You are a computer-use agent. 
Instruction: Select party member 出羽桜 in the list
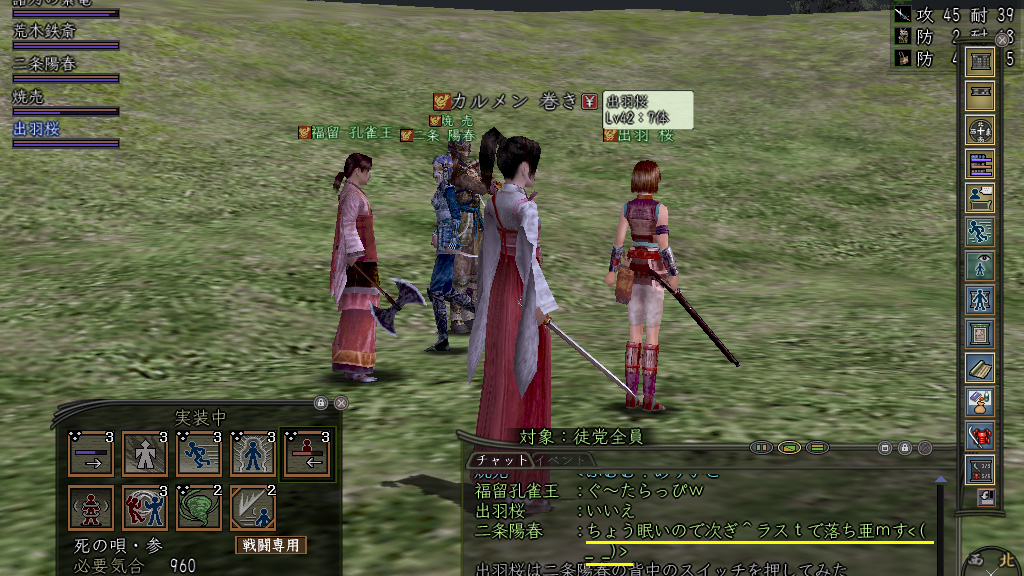pos(37,129)
